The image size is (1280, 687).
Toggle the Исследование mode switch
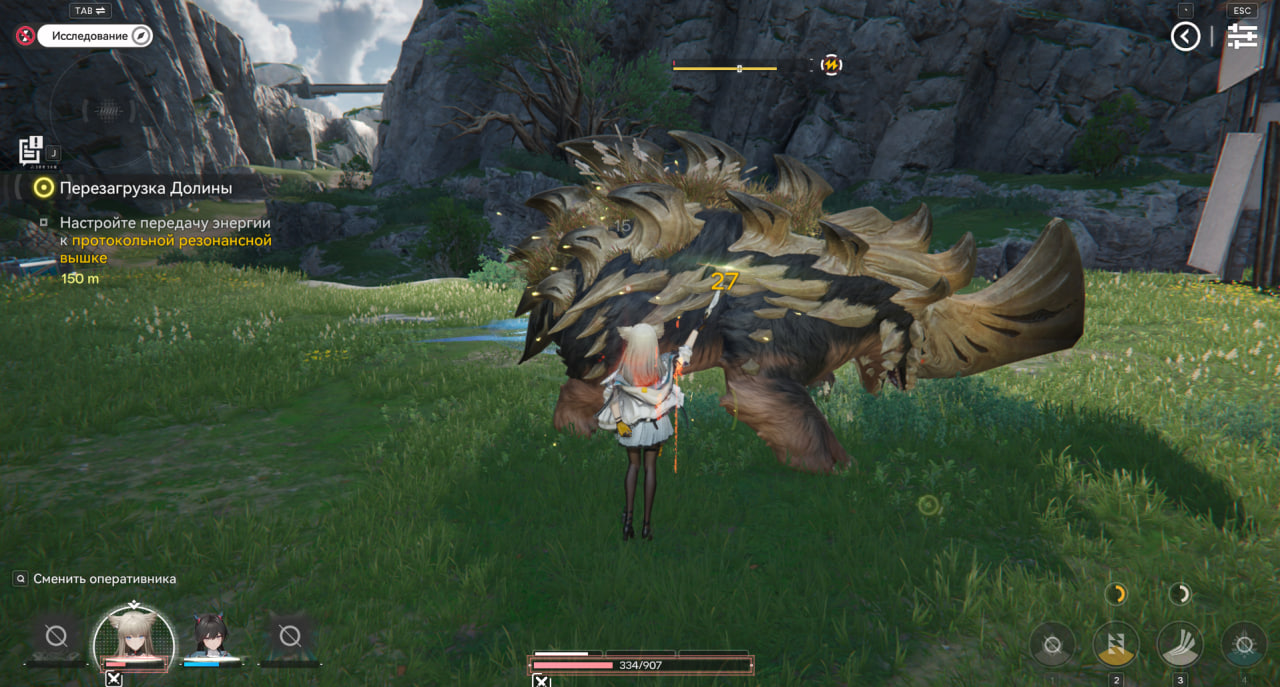point(95,36)
